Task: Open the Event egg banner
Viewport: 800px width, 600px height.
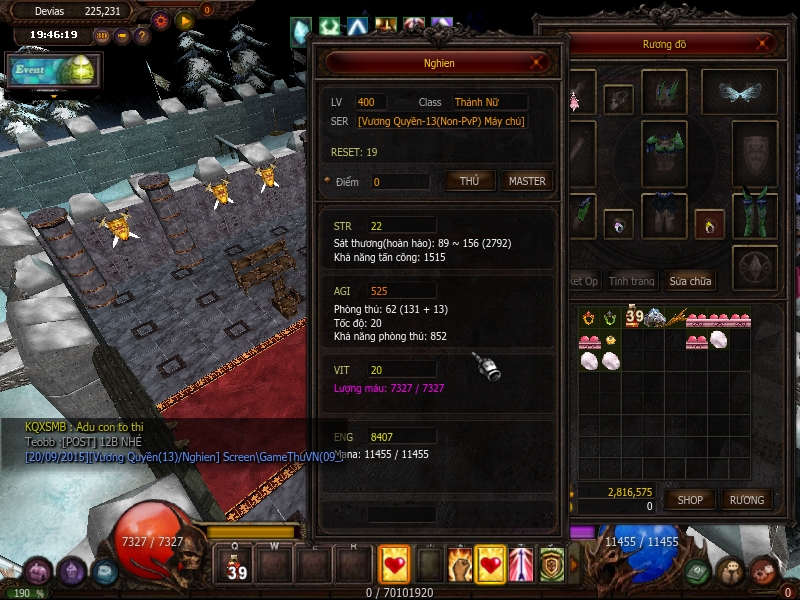Action: [54, 72]
